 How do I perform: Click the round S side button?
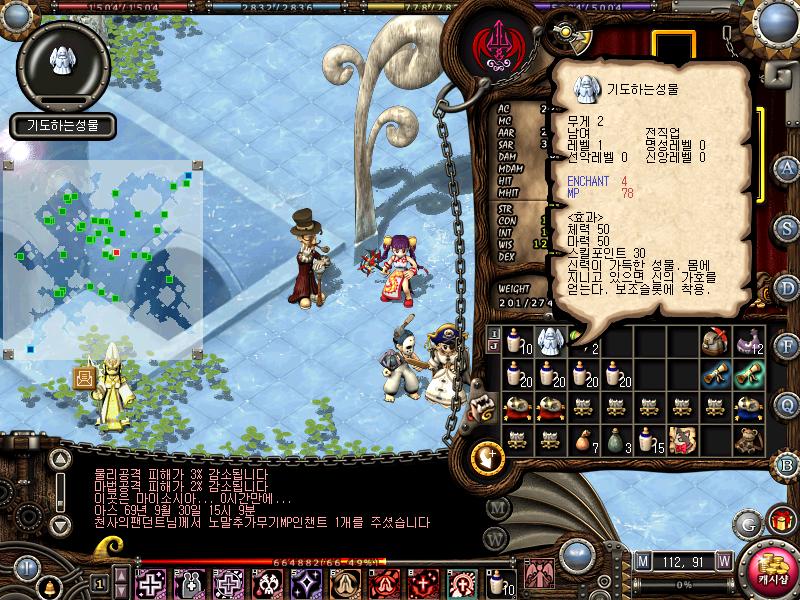point(786,226)
